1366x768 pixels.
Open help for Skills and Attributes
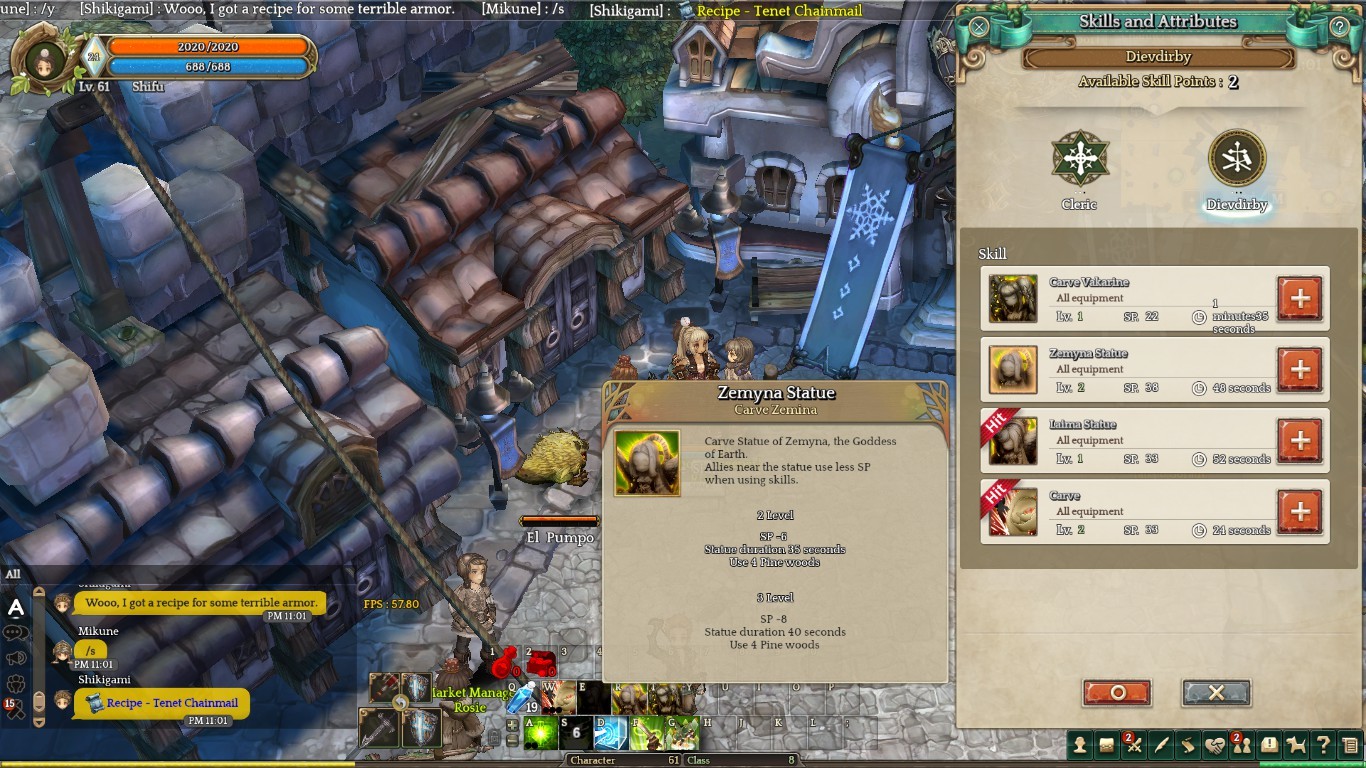[1340, 27]
